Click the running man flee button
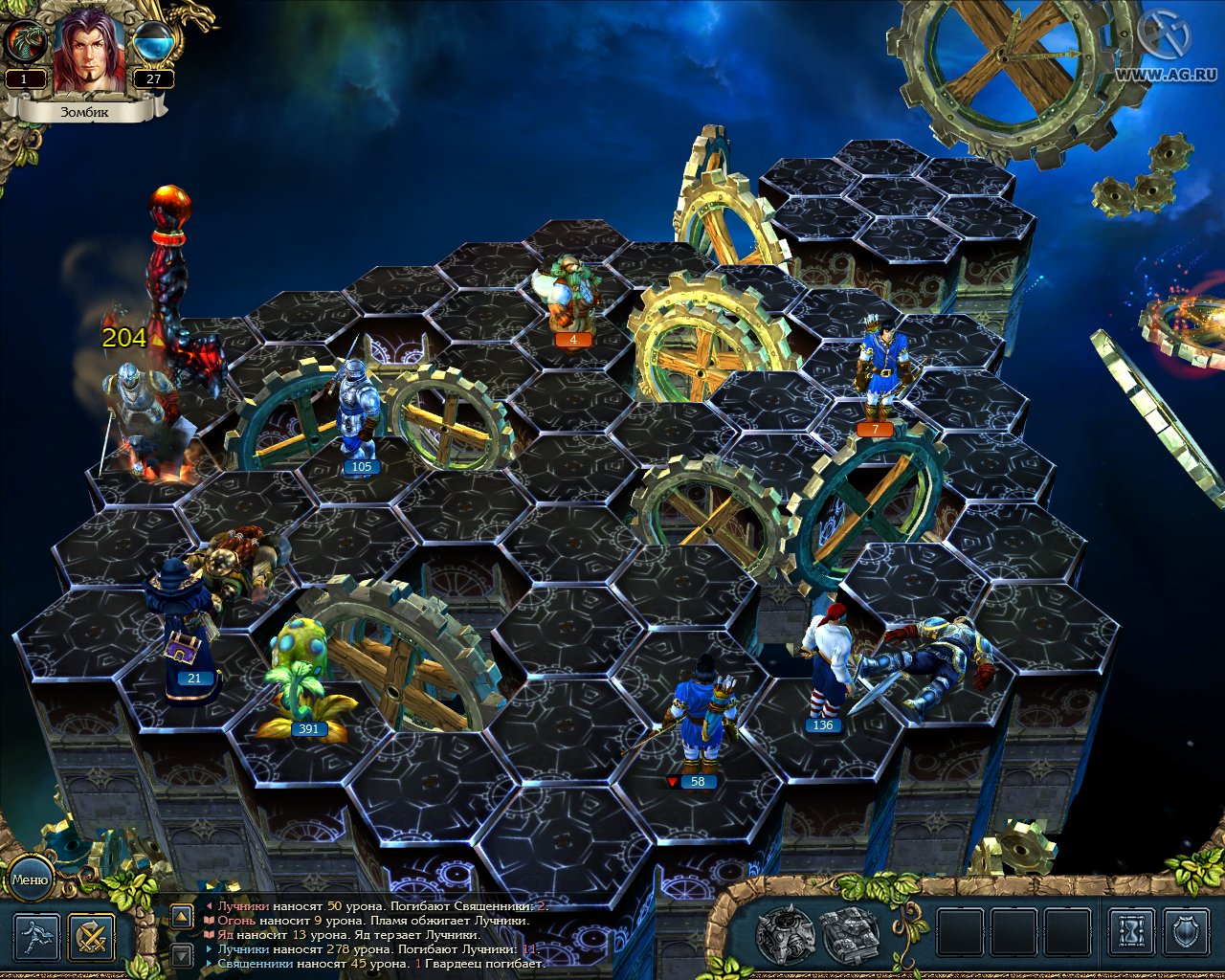 point(37,937)
